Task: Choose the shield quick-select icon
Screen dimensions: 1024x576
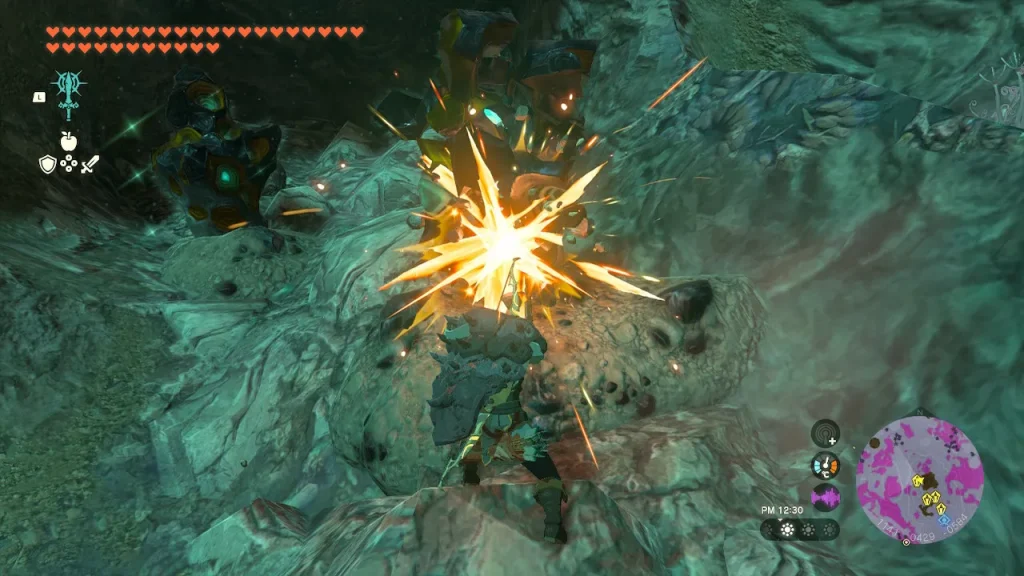Action: click(47, 164)
